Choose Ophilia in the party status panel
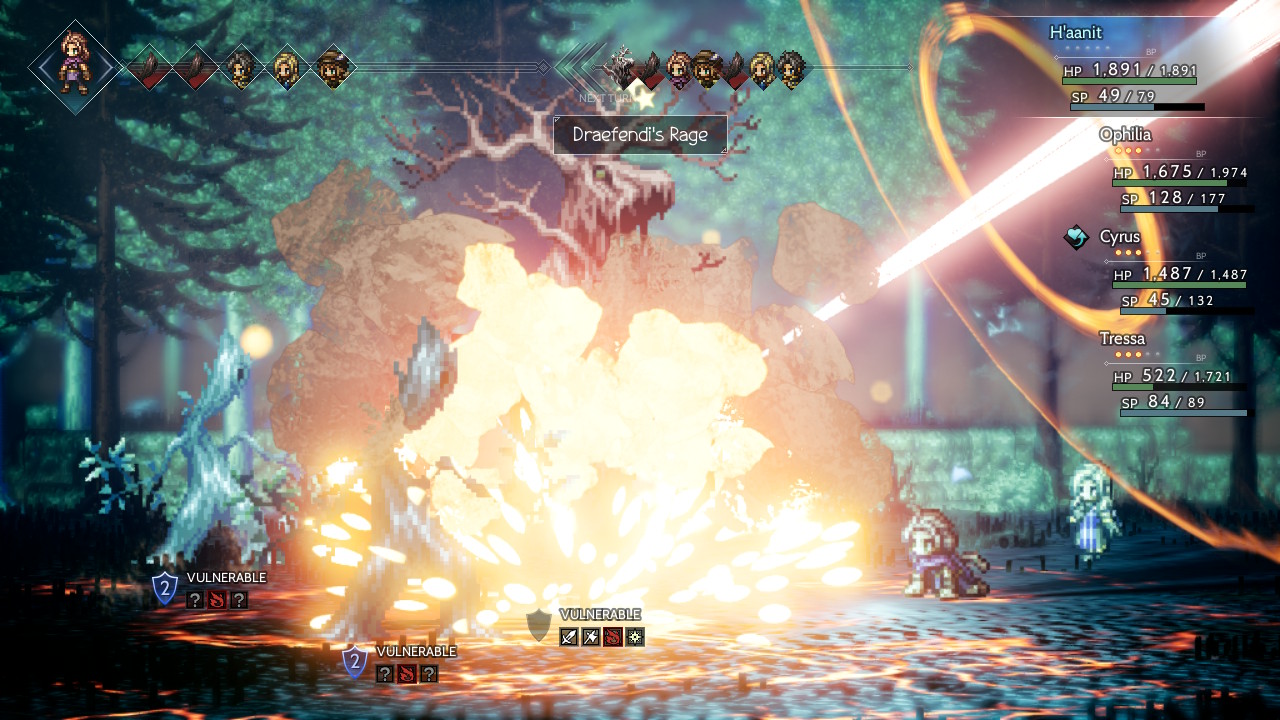1280x720 pixels. tap(1125, 134)
